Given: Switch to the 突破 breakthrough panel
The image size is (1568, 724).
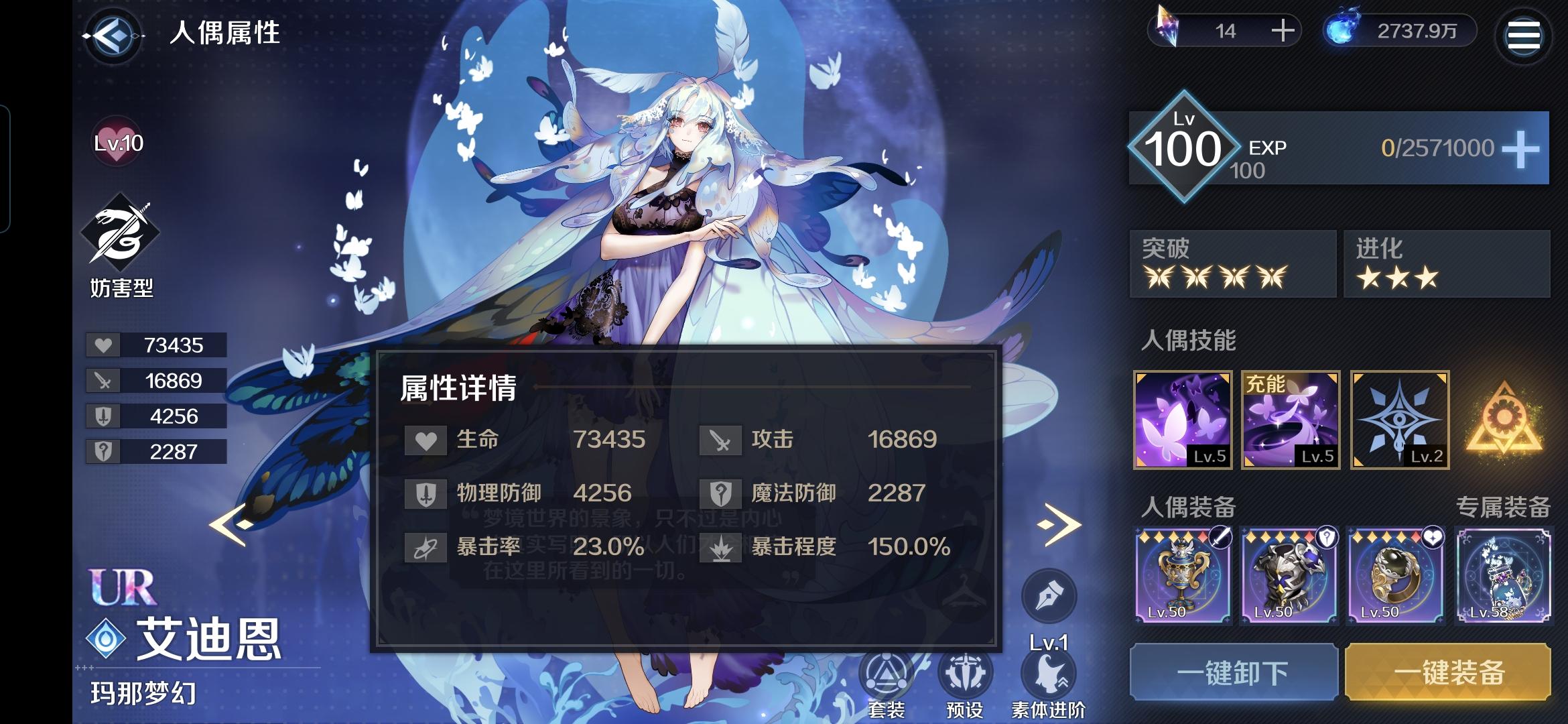Looking at the screenshot, I should pos(1233,265).
